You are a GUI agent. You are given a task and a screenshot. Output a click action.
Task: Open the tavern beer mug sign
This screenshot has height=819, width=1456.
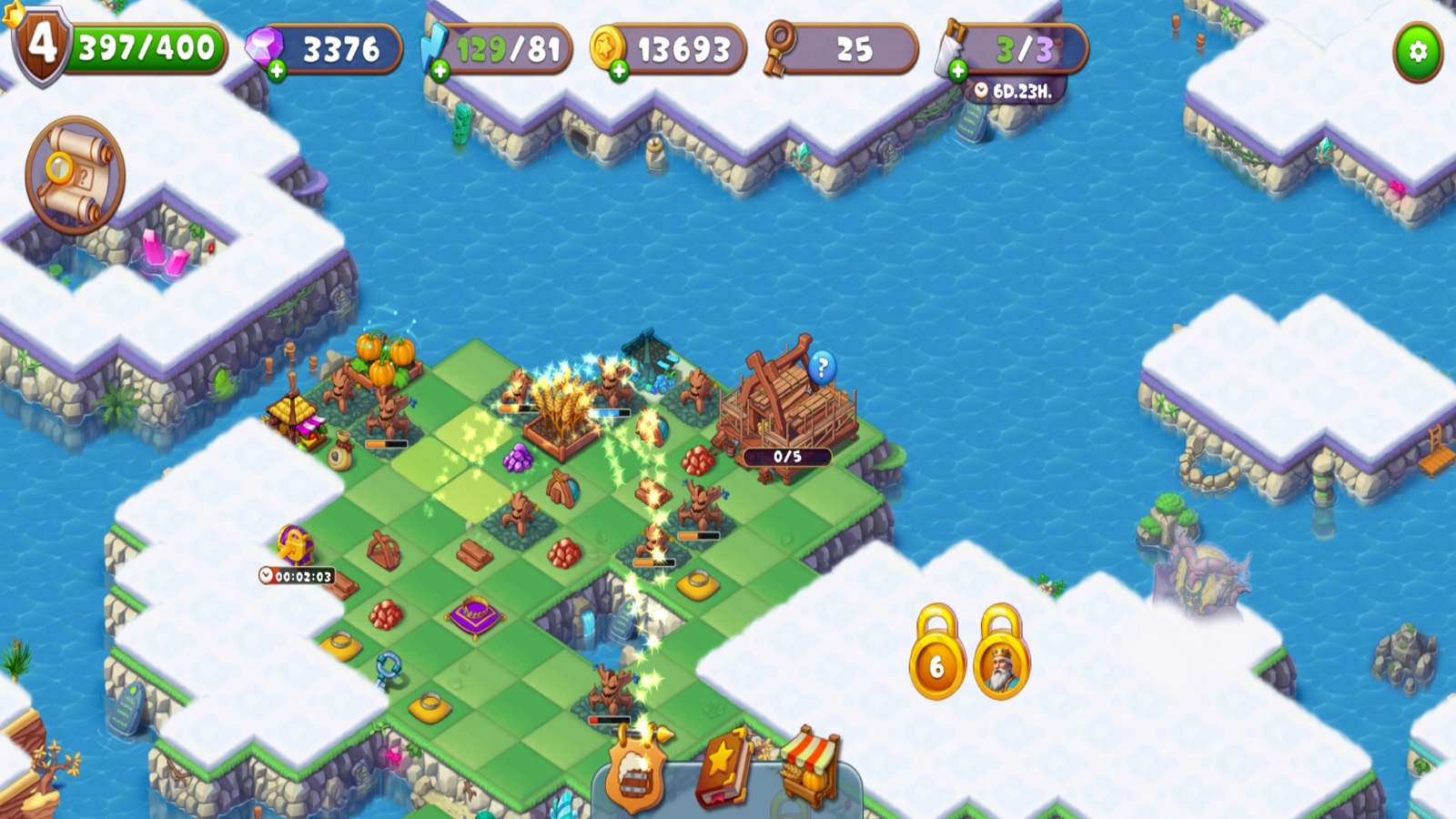[x=634, y=774]
